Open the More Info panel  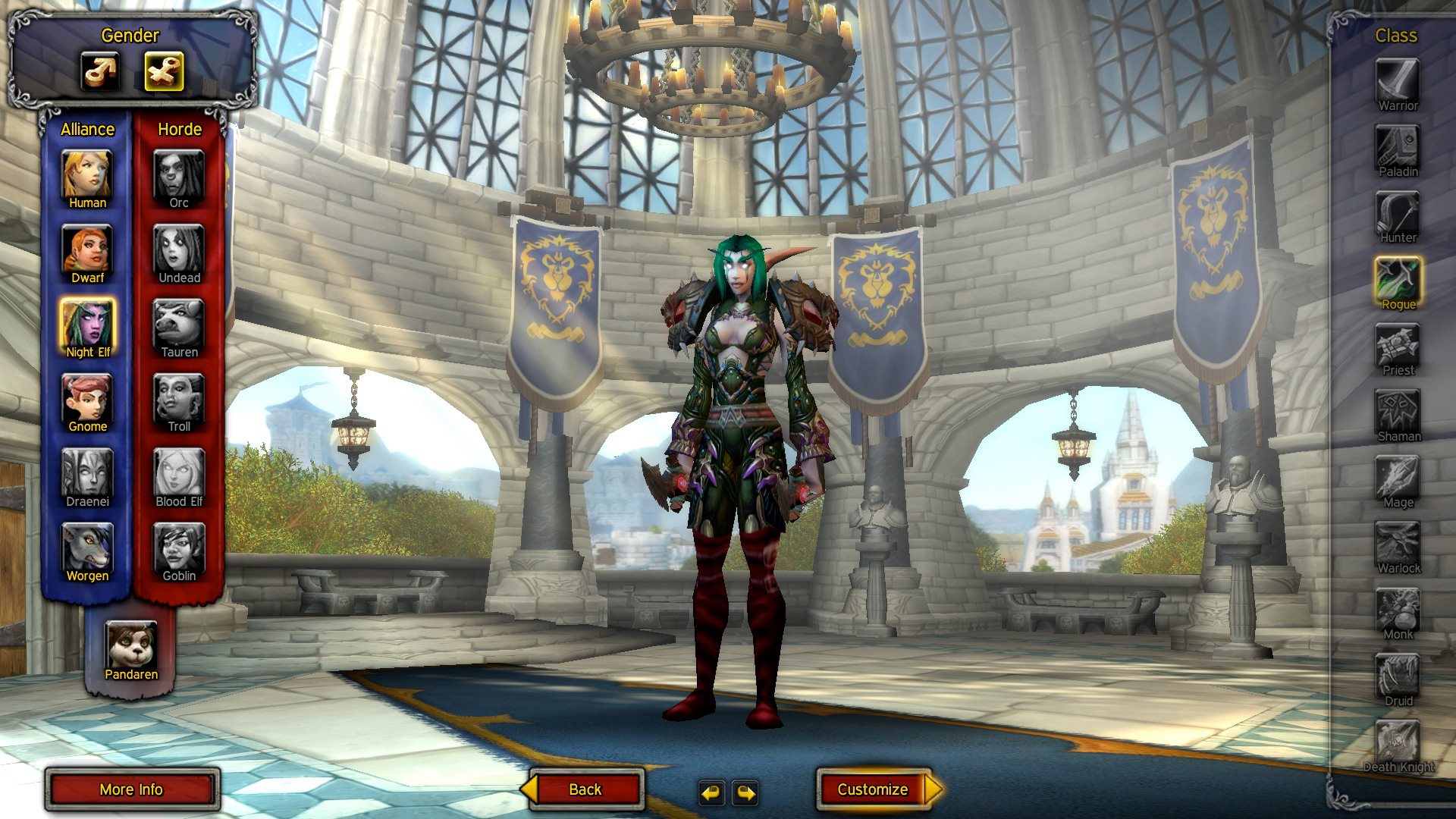click(x=132, y=789)
